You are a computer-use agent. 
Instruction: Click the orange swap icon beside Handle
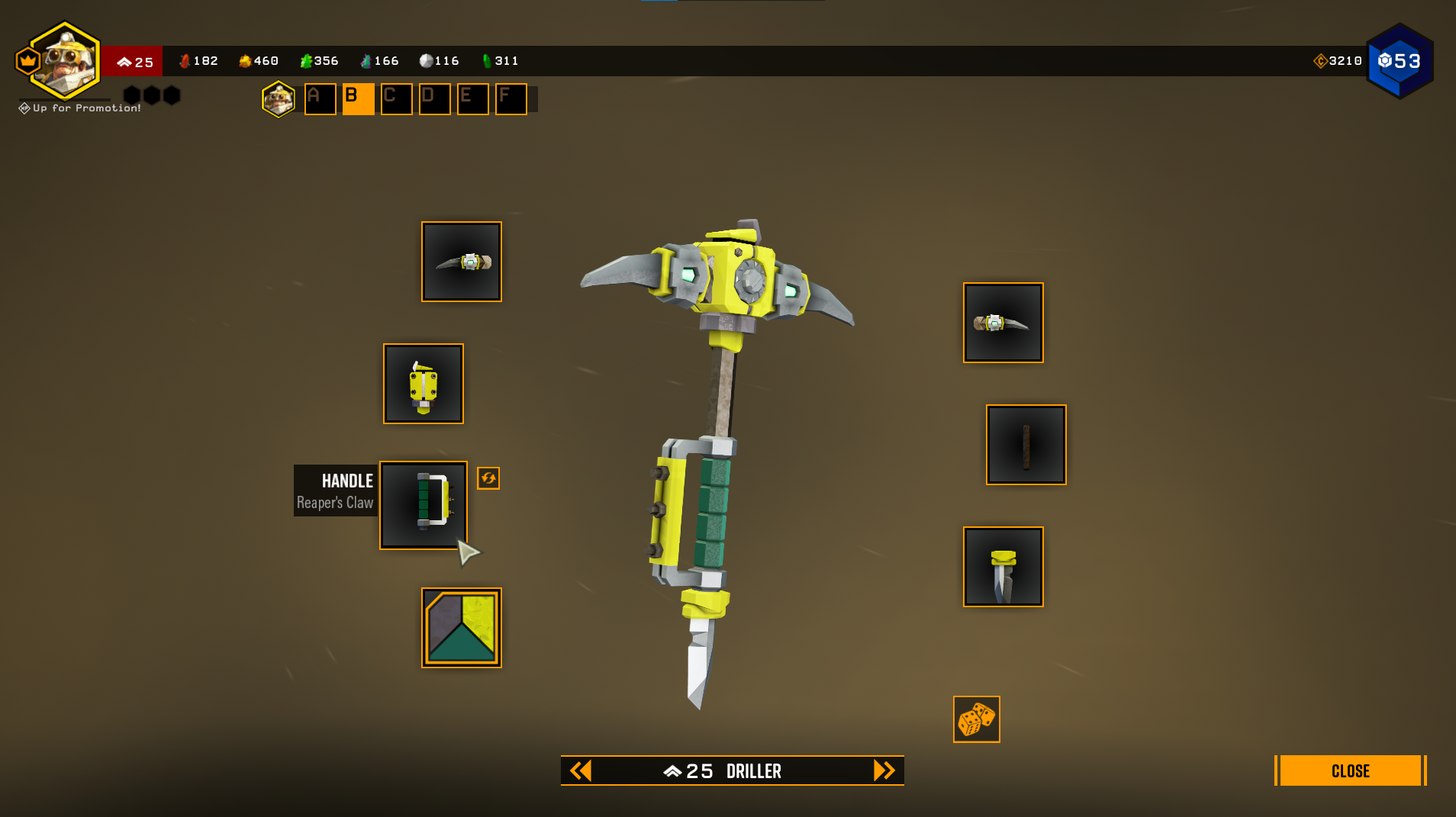pos(488,478)
